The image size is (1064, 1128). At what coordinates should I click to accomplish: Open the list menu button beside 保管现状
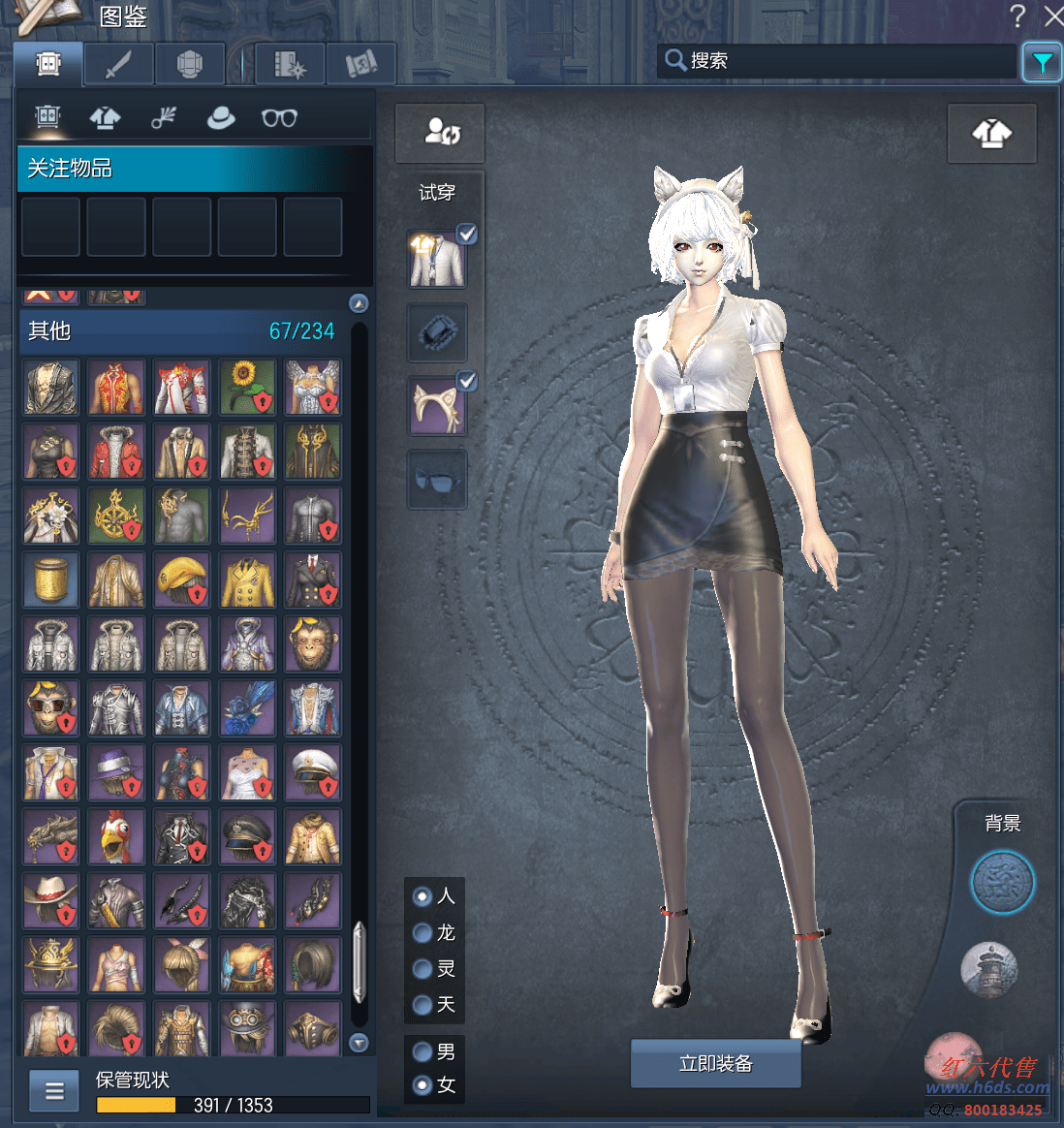pyautogui.click(x=54, y=1091)
